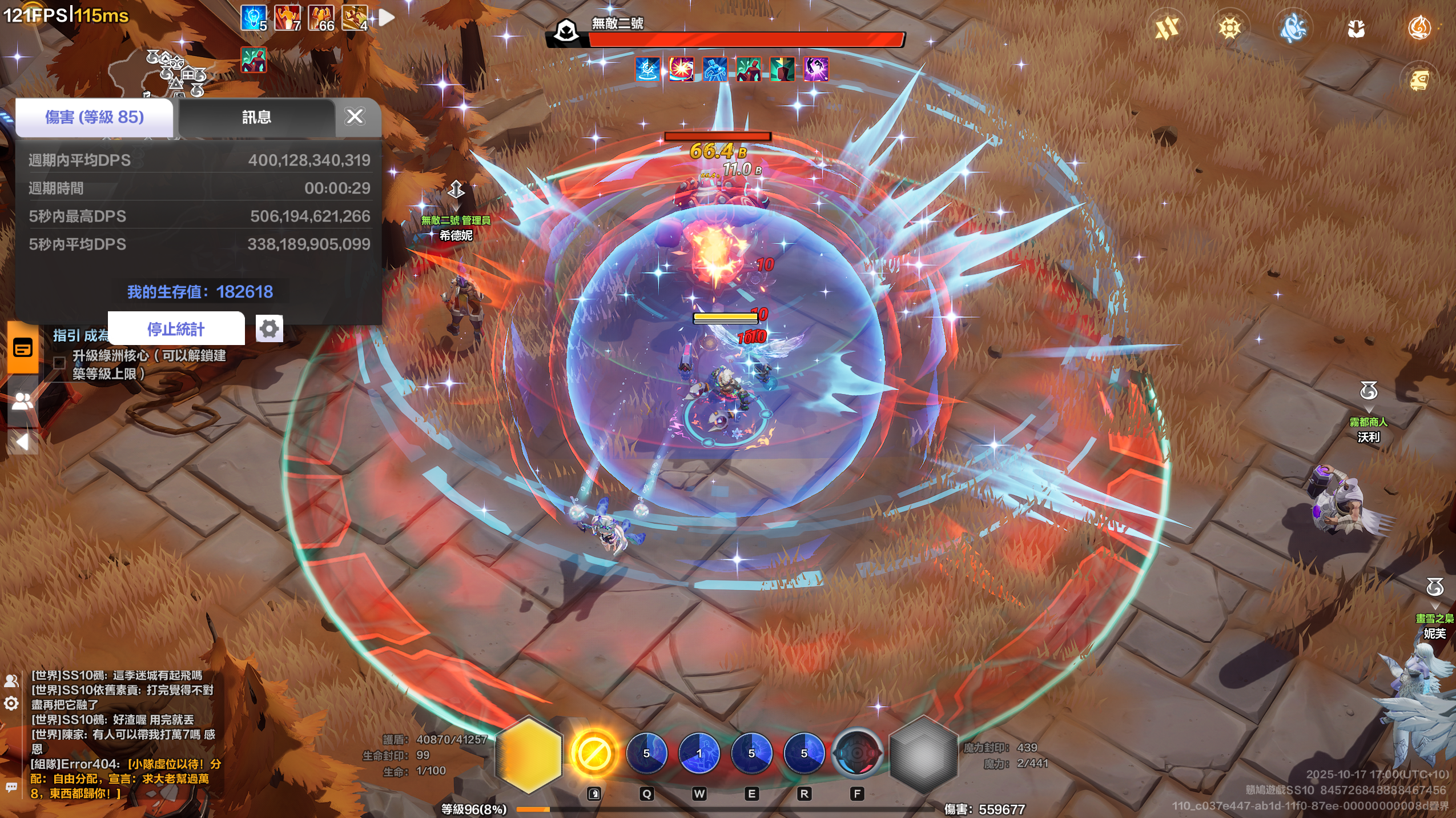Open the top-right flame icon menu
This screenshot has width=1456, height=818.
click(1419, 27)
